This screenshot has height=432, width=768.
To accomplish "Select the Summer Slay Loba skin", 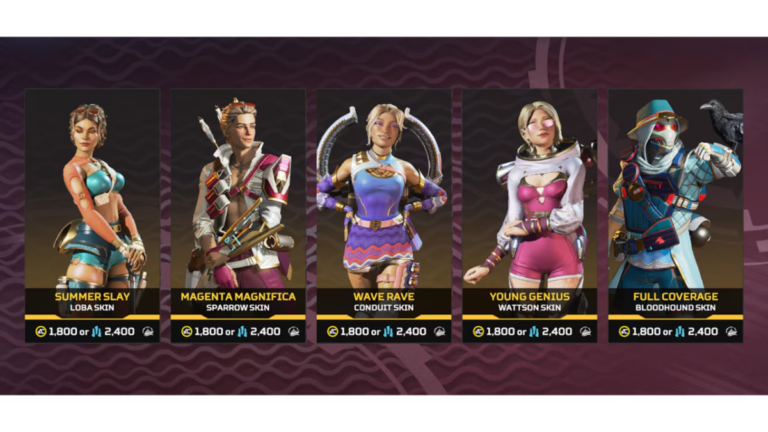I will click(92, 215).
